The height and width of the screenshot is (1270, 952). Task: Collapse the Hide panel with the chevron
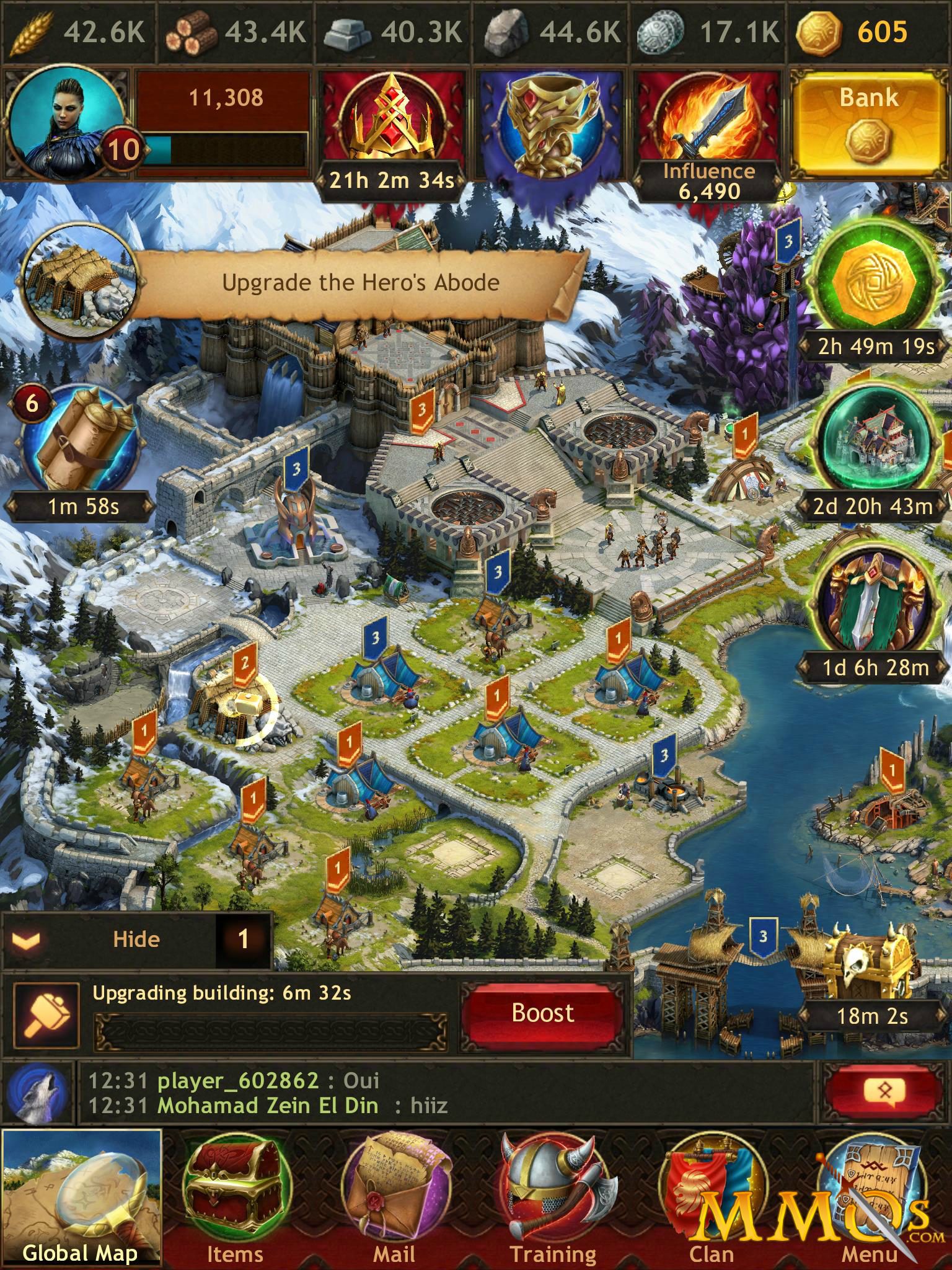click(25, 939)
